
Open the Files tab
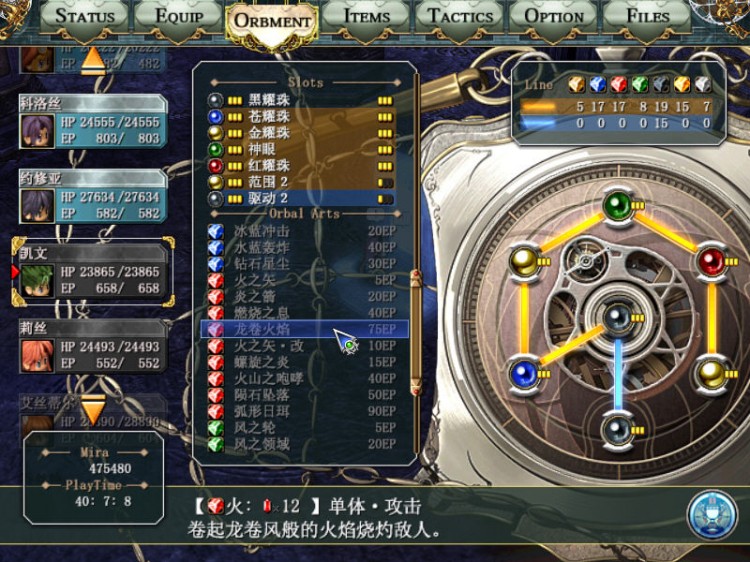point(647,16)
